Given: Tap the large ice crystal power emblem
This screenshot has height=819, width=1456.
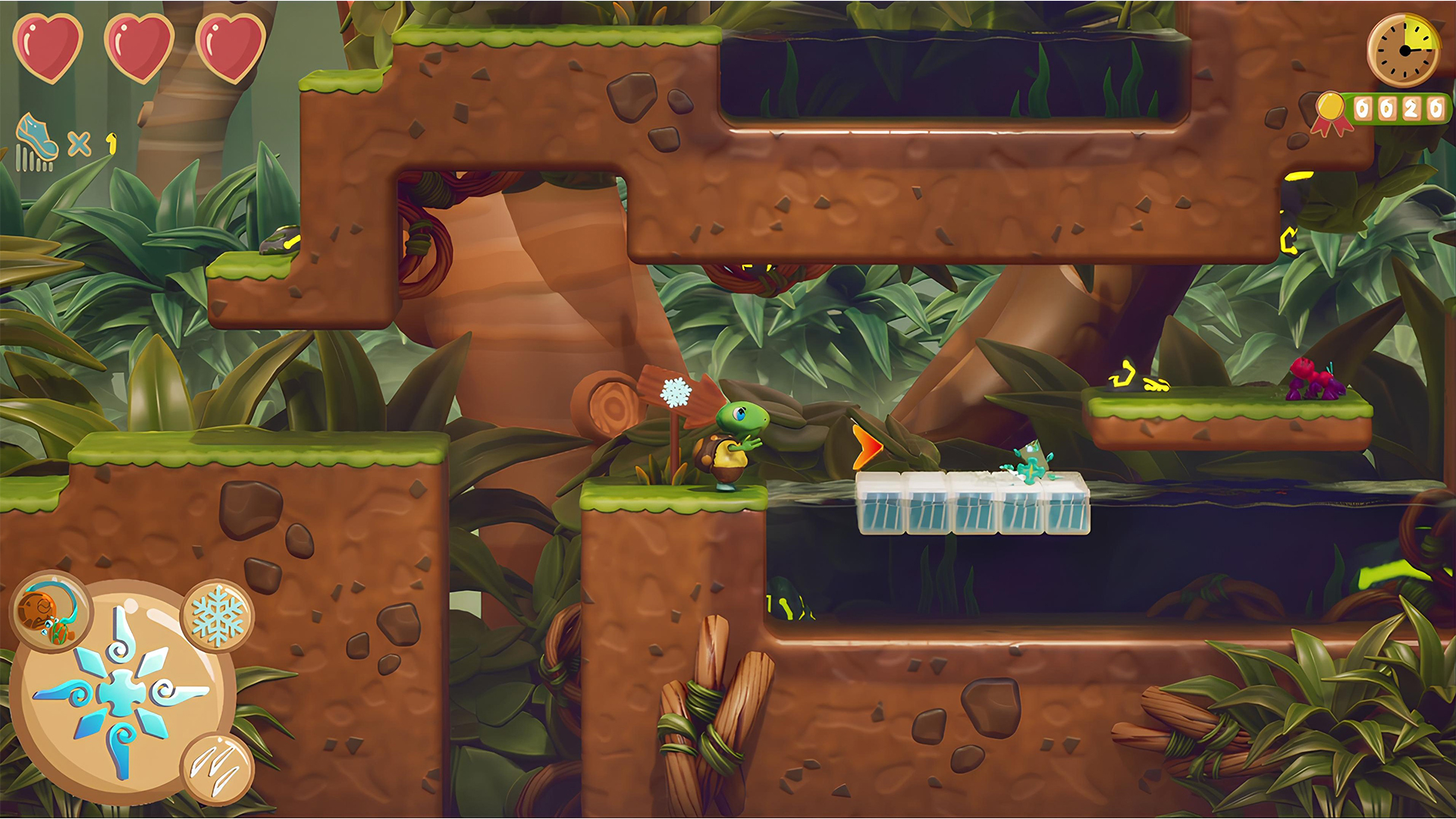Looking at the screenshot, I should pyautogui.click(x=121, y=692).
